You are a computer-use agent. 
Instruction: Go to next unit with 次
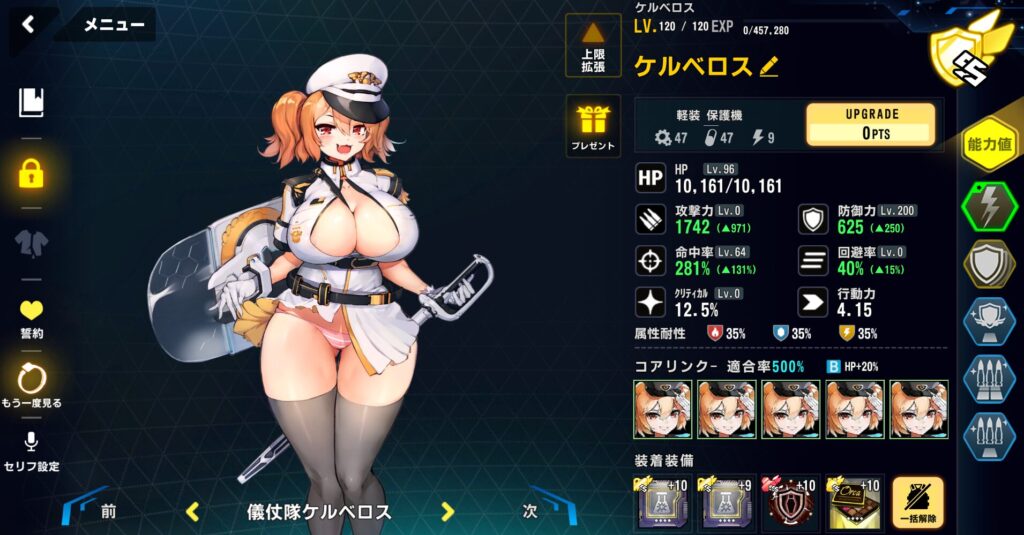531,511
